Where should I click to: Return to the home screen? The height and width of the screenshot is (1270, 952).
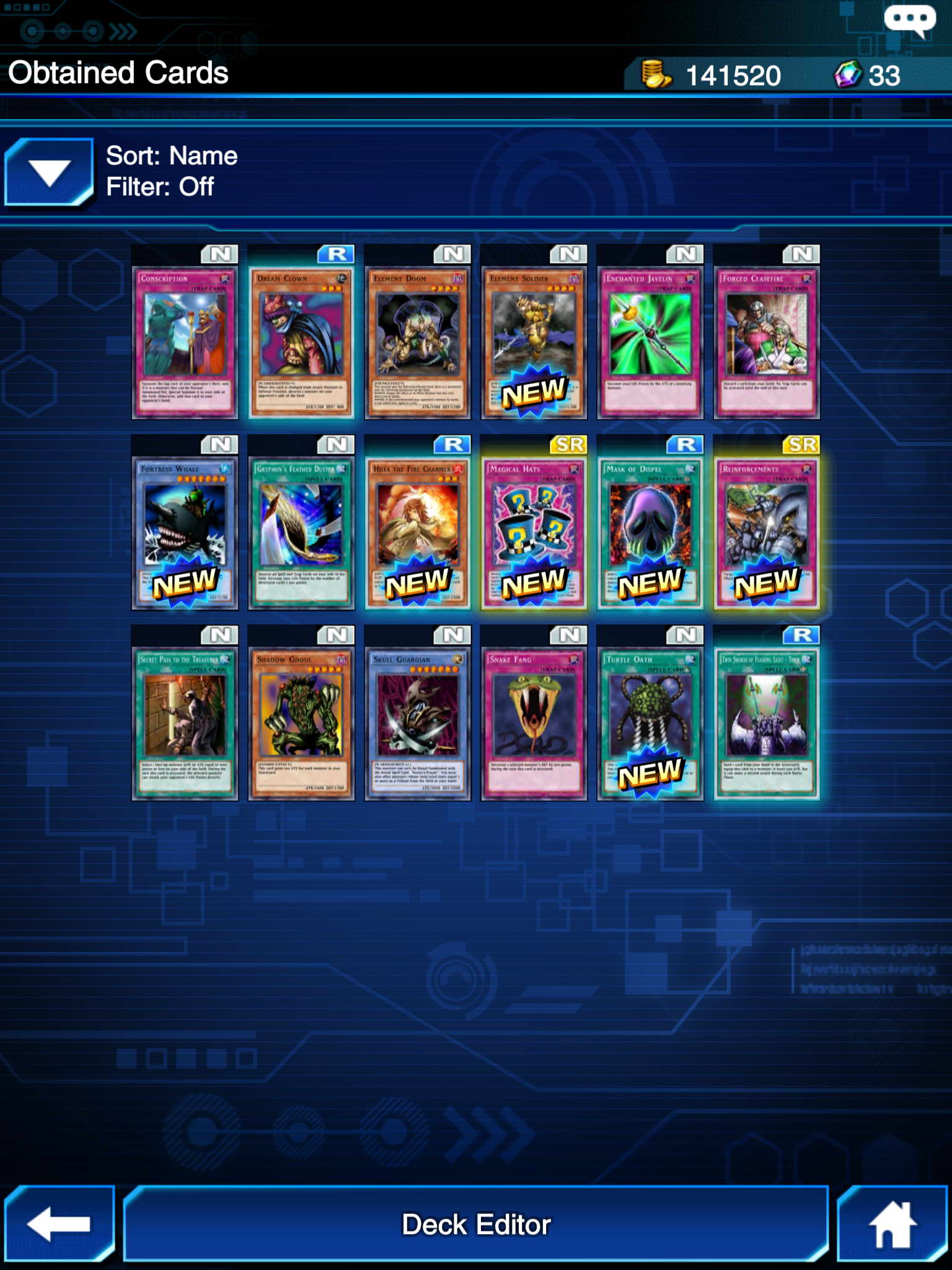(x=892, y=1224)
